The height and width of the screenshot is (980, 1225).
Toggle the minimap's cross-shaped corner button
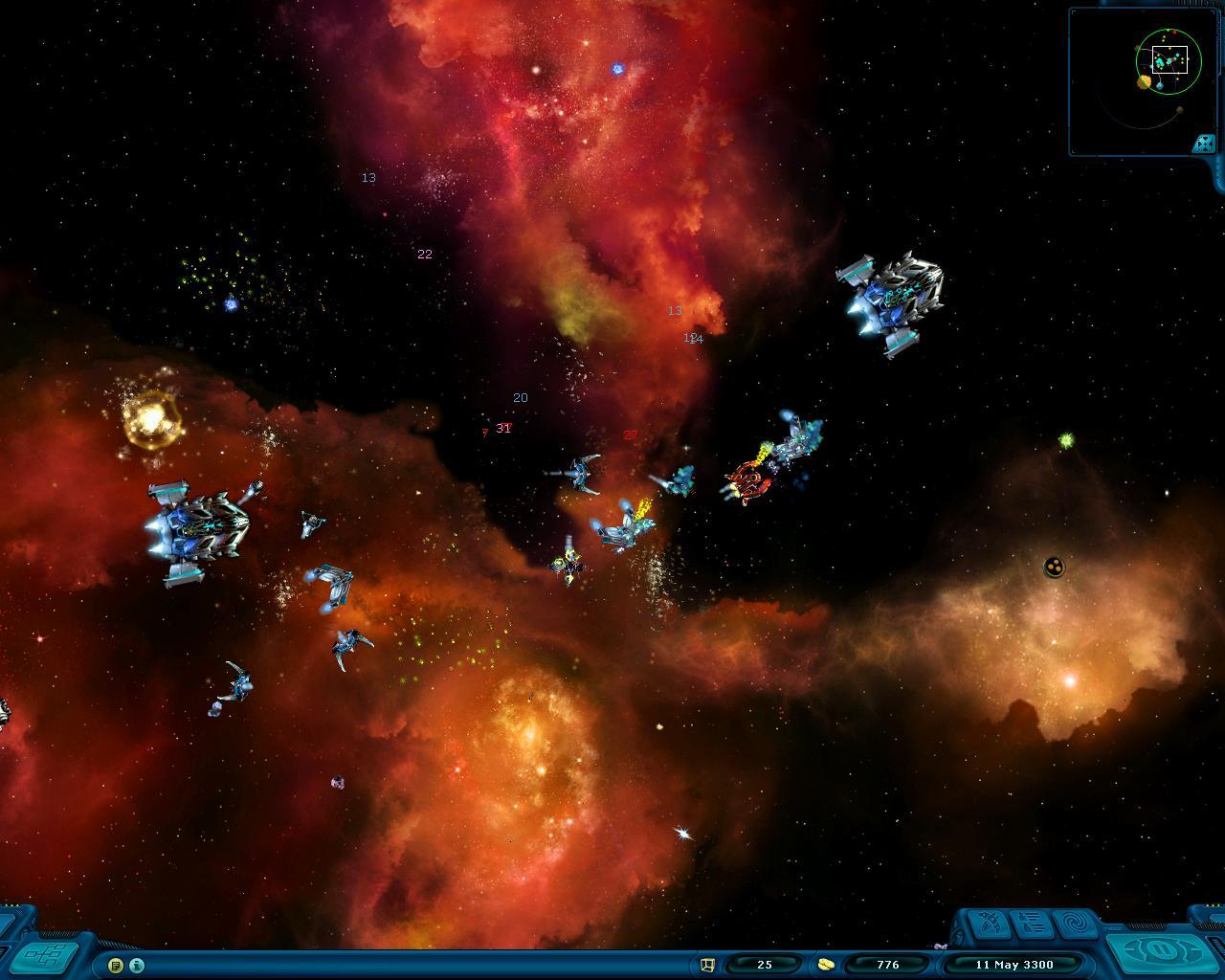click(1203, 144)
